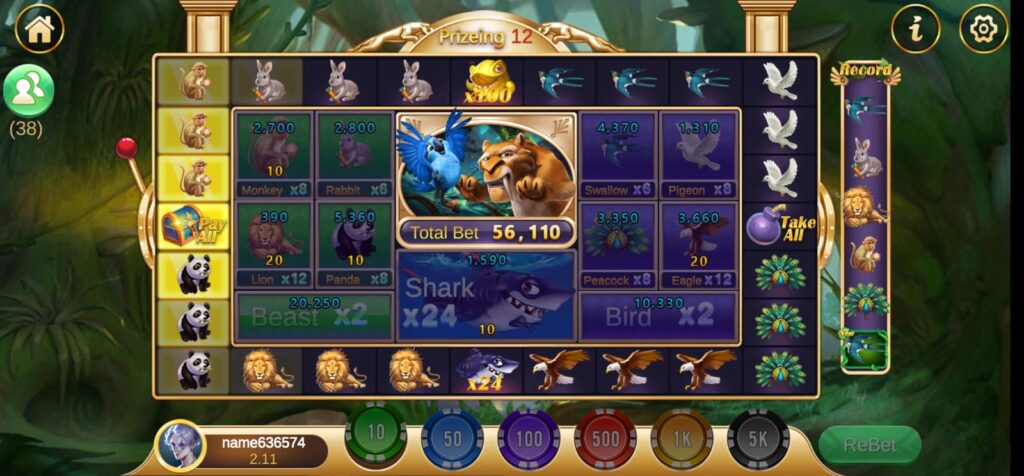Open the gear settings menu

983,29
